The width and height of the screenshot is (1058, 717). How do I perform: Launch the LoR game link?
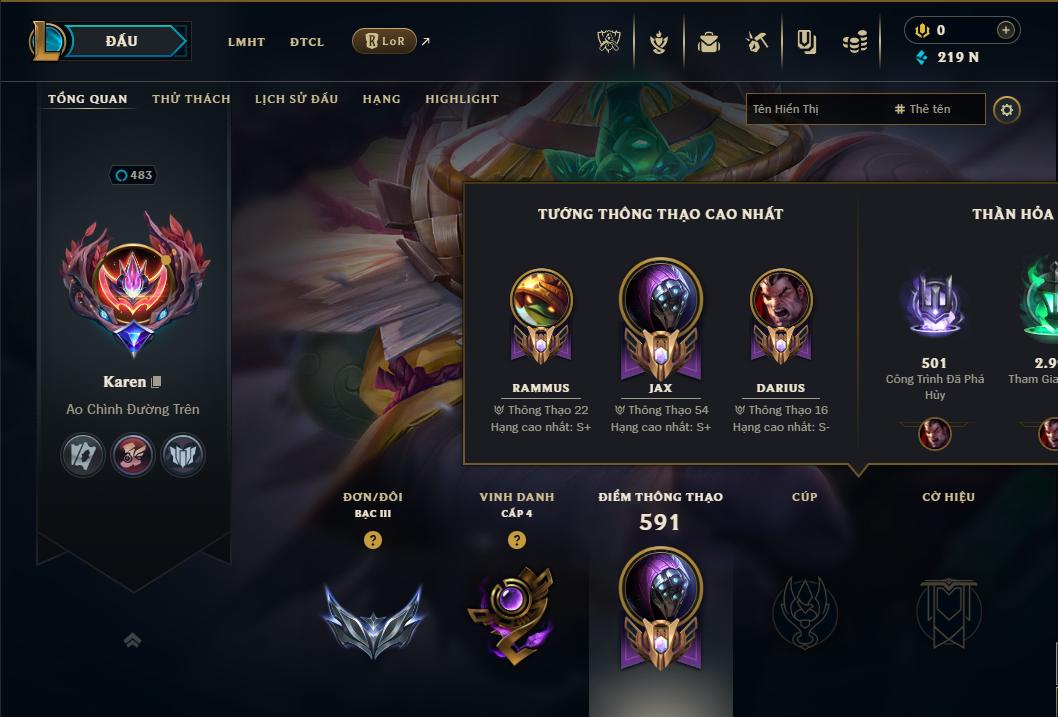pyautogui.click(x=385, y=41)
